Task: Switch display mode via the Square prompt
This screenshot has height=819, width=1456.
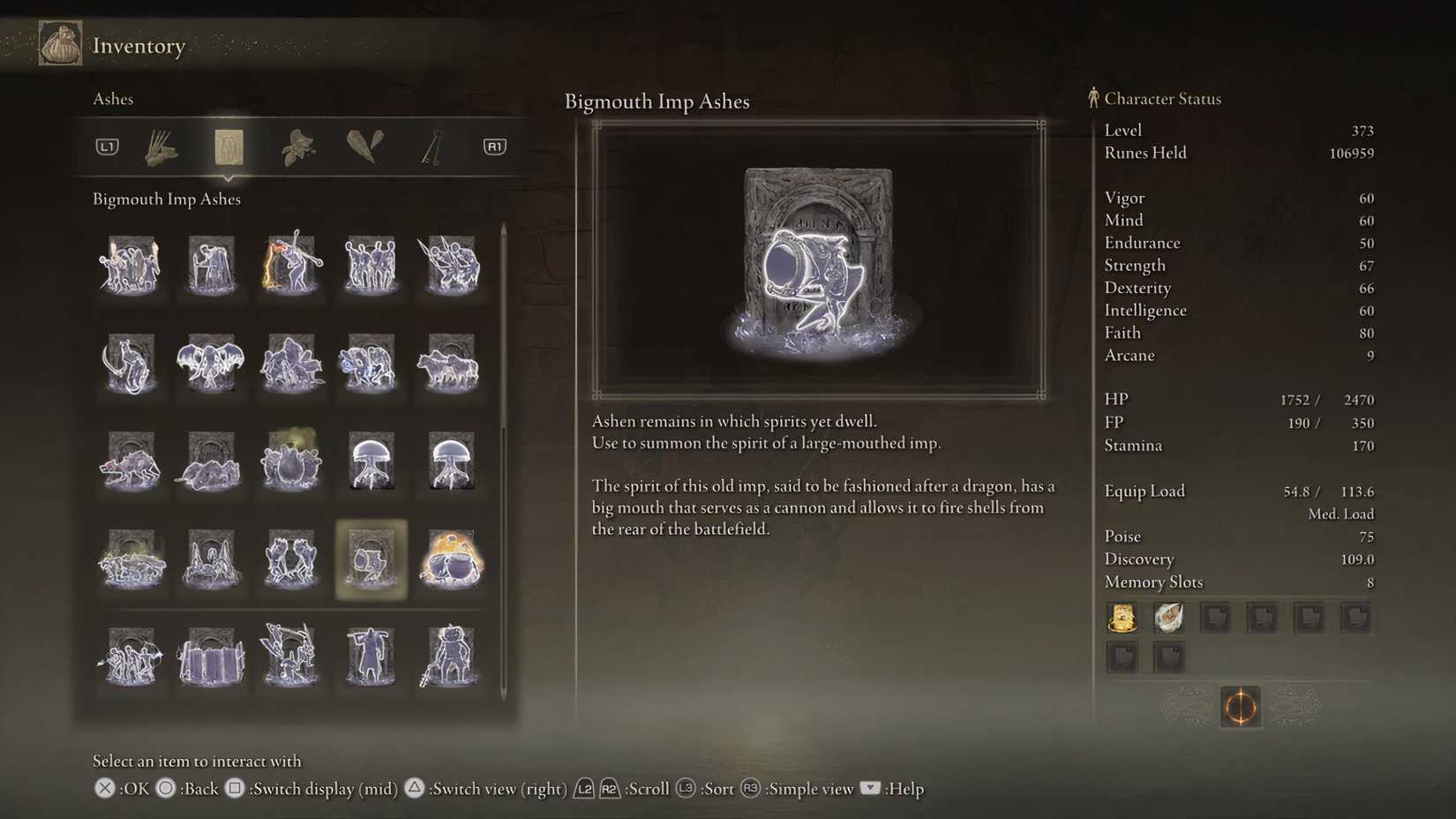Action: pos(235,789)
